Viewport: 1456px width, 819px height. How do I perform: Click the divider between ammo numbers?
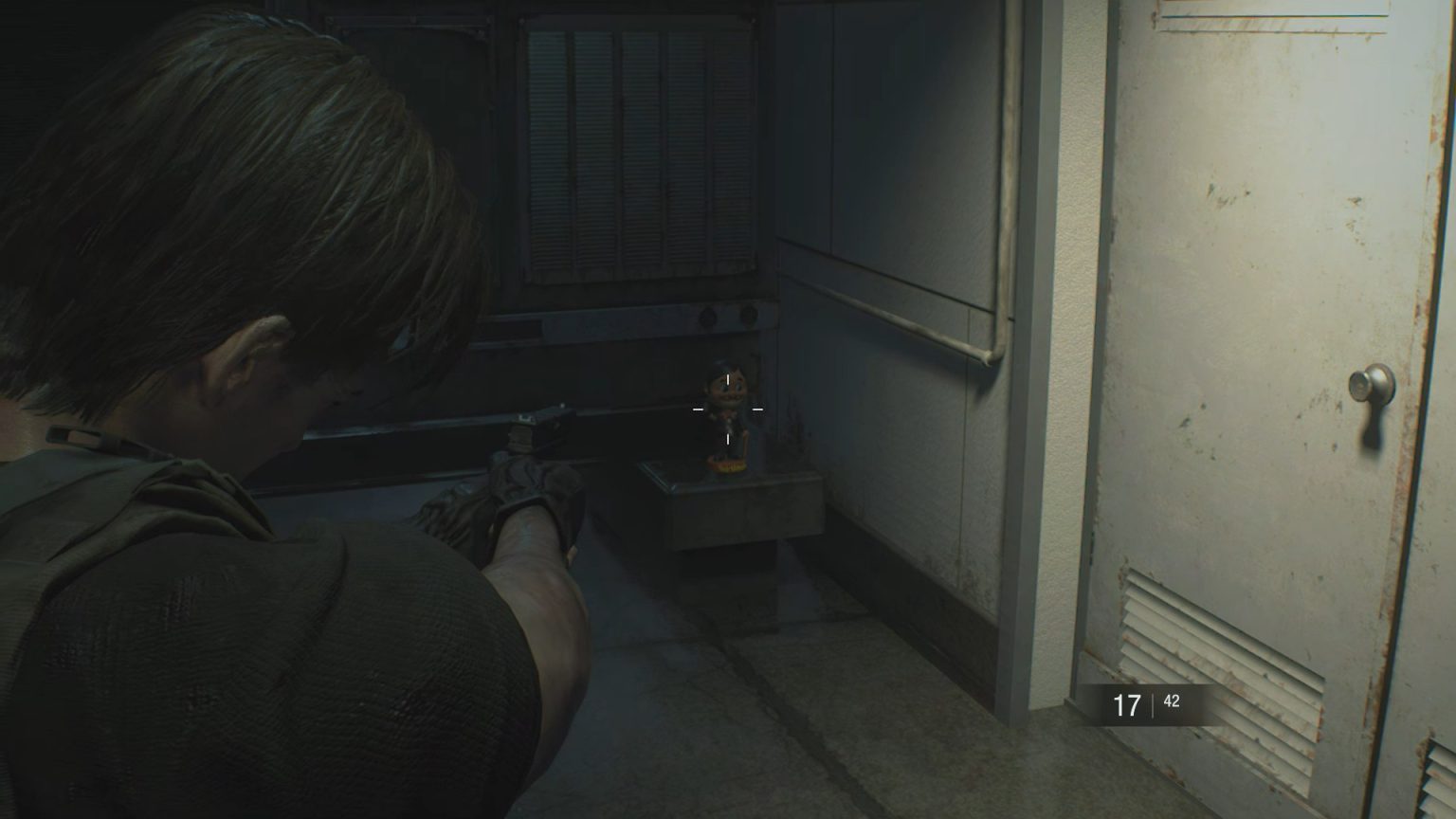[1153, 705]
